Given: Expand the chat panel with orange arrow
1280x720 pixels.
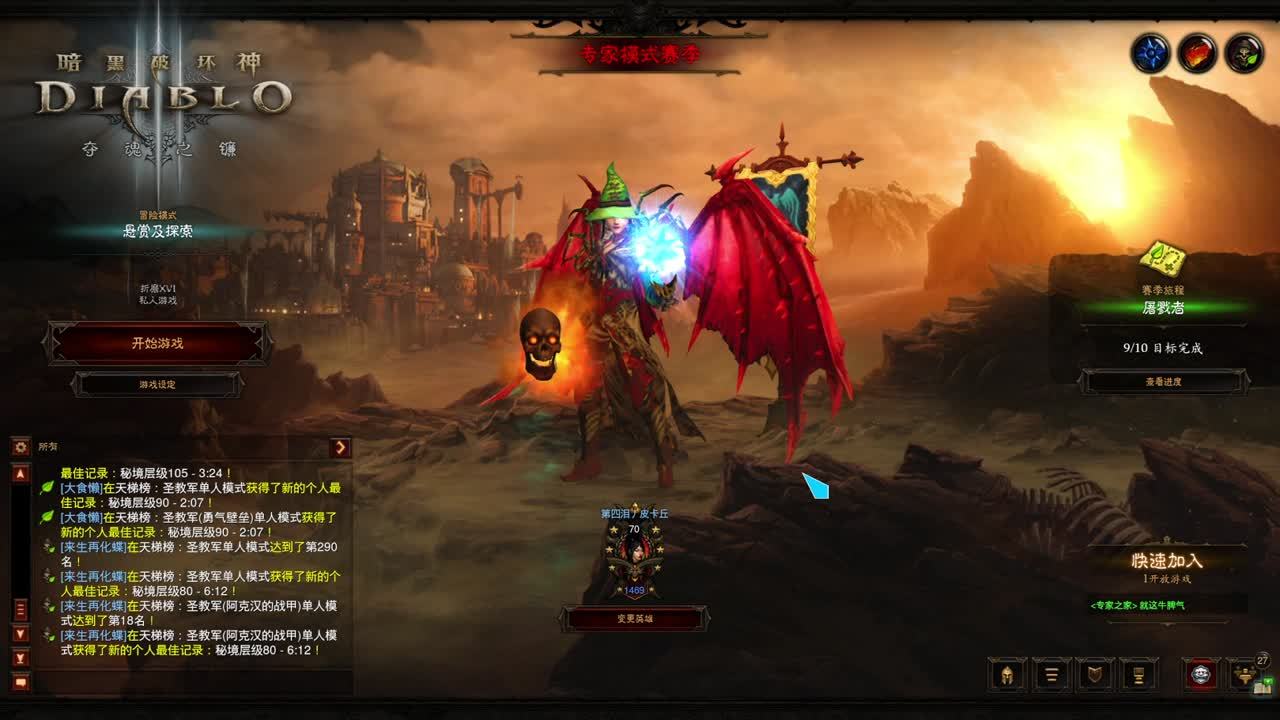Looking at the screenshot, I should [340, 448].
